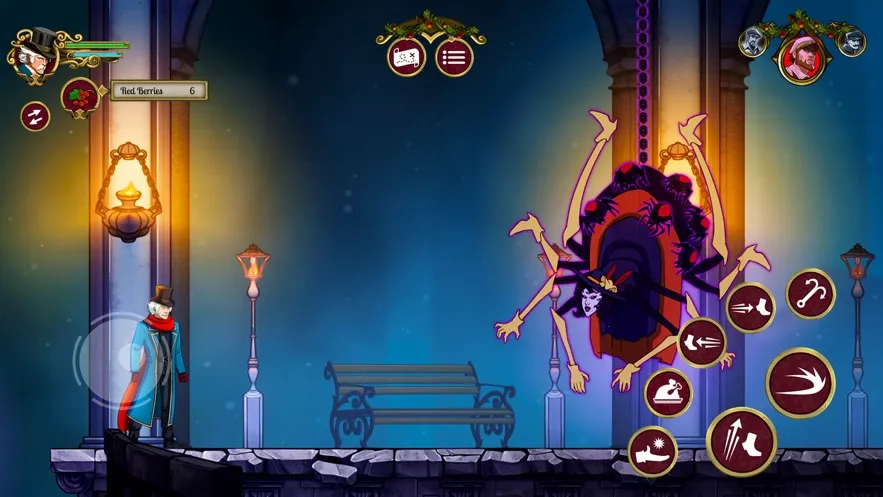Select the grey companion portrait on the left
883x497 pixels.
[752, 42]
